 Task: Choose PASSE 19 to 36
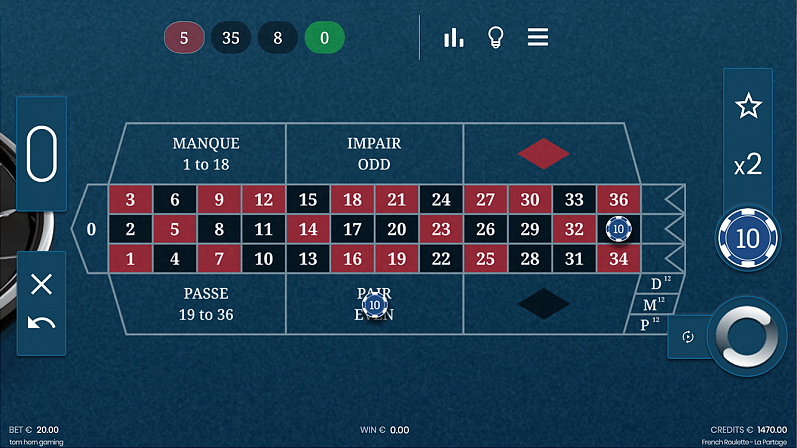click(x=206, y=303)
